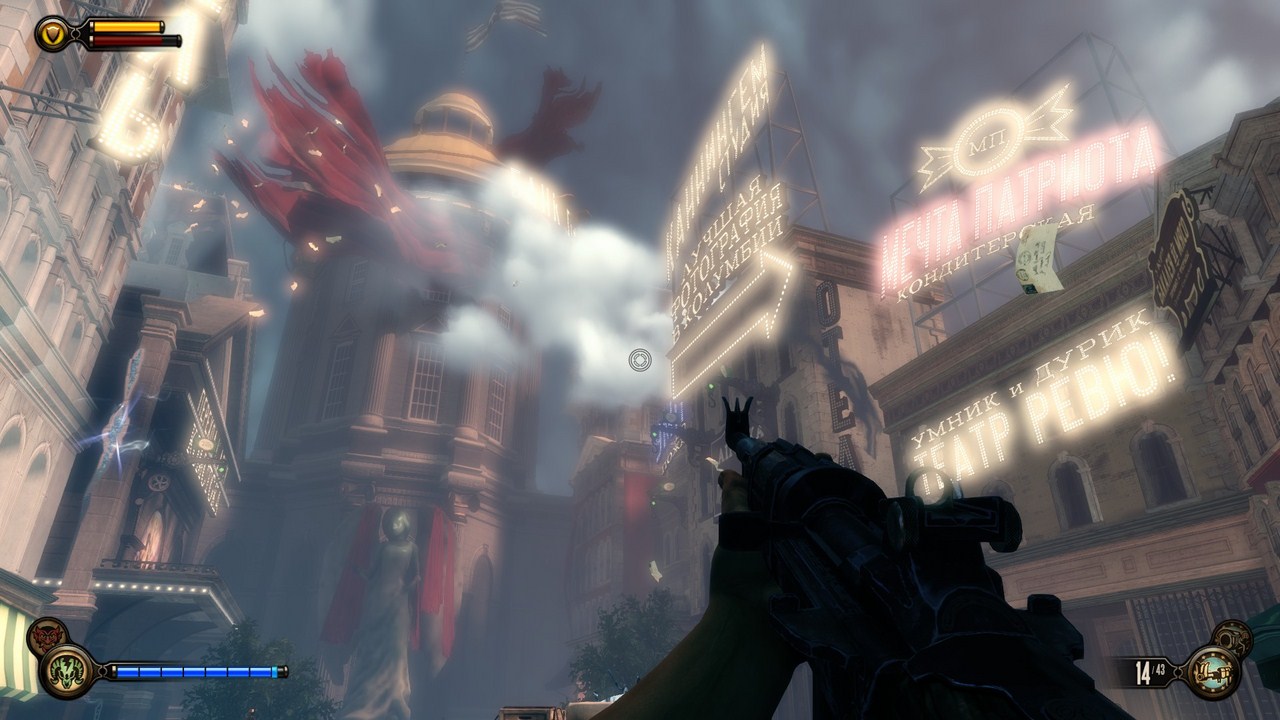Switch to the secondary weapon icon
The image size is (1280, 720).
click(x=1234, y=637)
